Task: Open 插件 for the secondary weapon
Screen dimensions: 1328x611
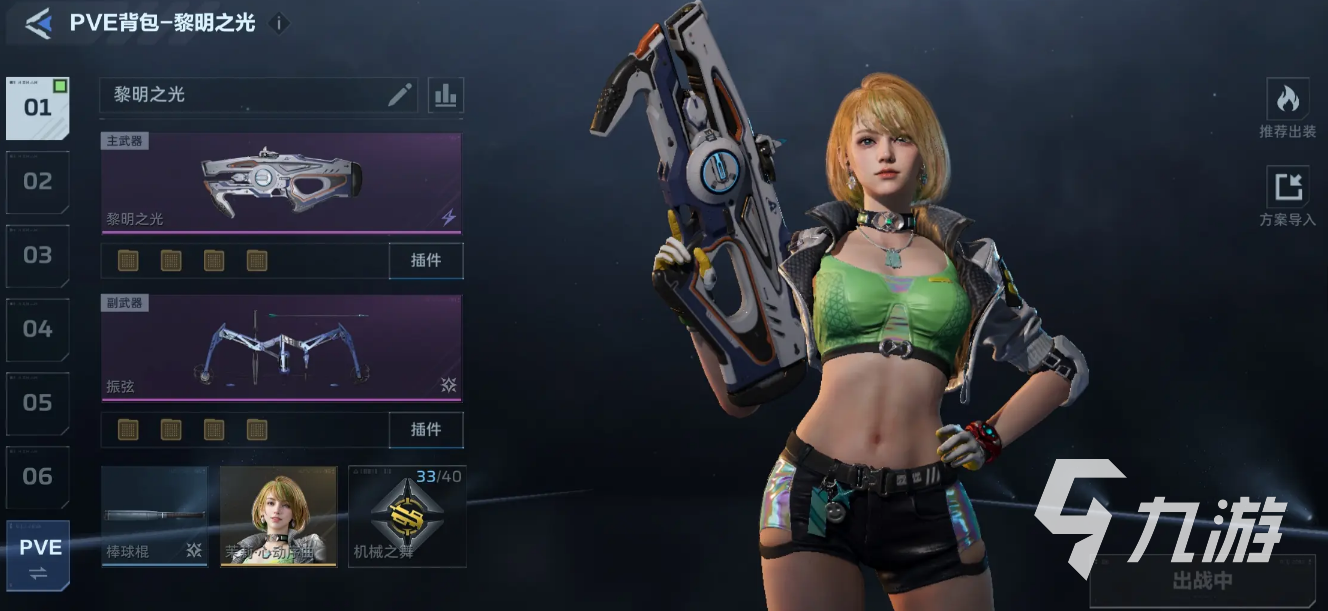Action: click(x=426, y=429)
